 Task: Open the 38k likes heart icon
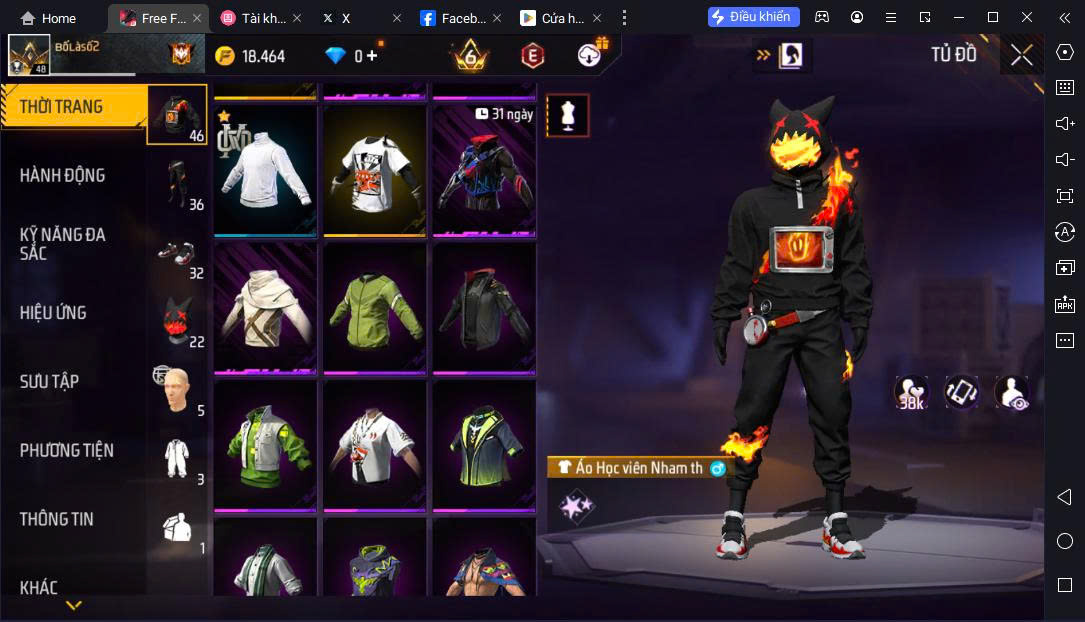coord(911,392)
